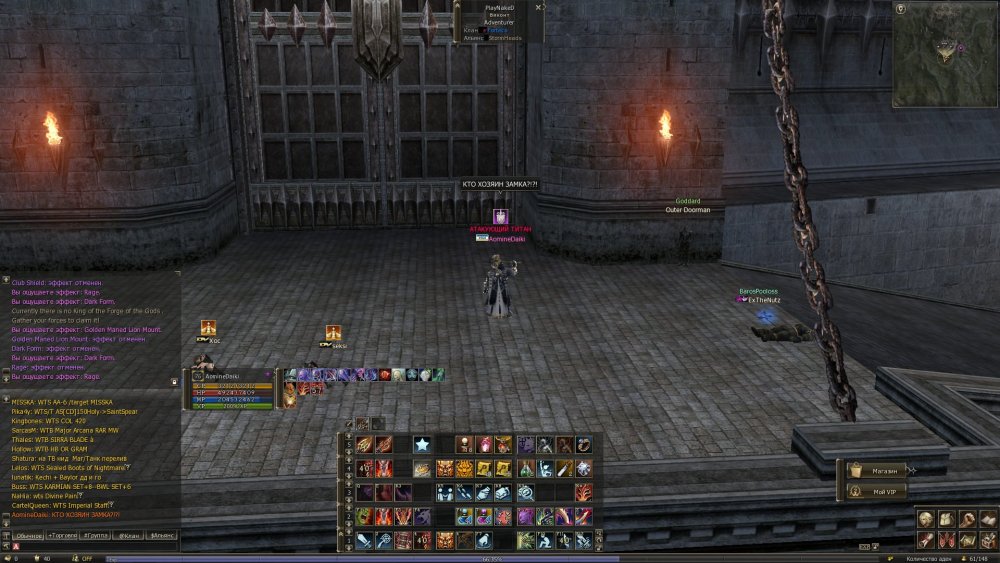Click the minimap in the corner
1000x563 pixels.
944,54
